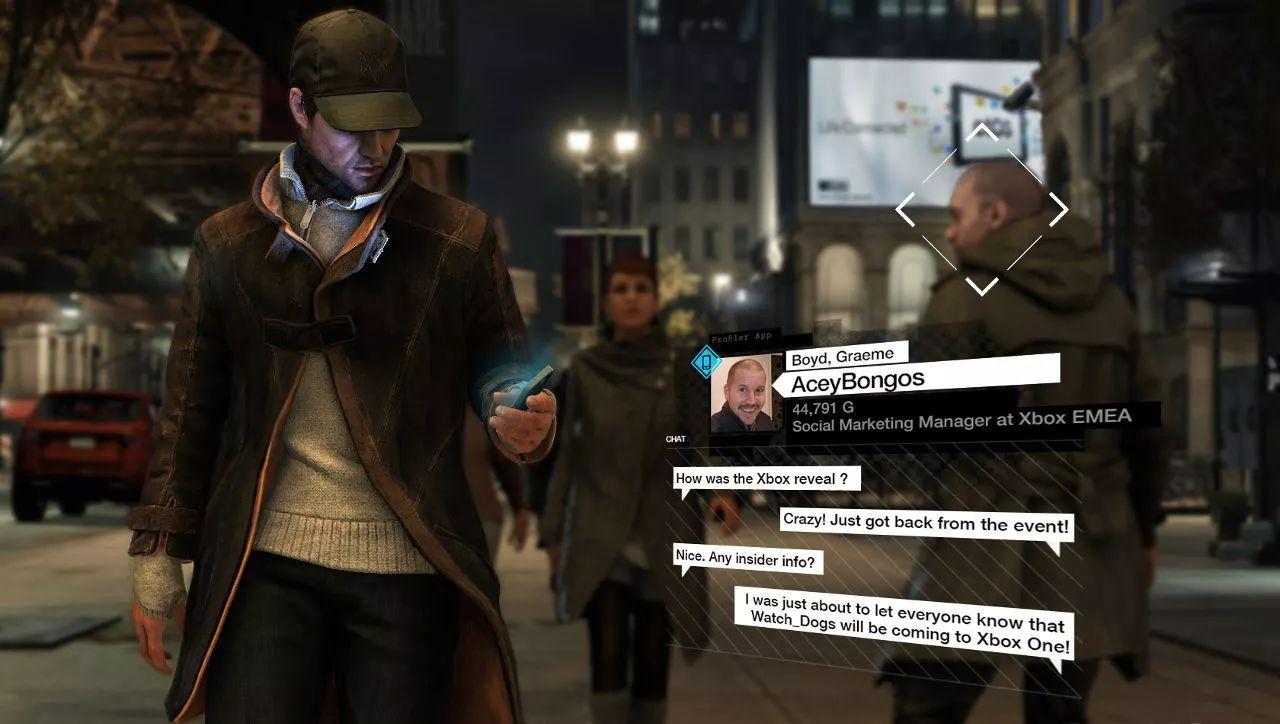
Task: Open the "Crazy! Just got back" chat reply
Action: 925,524
